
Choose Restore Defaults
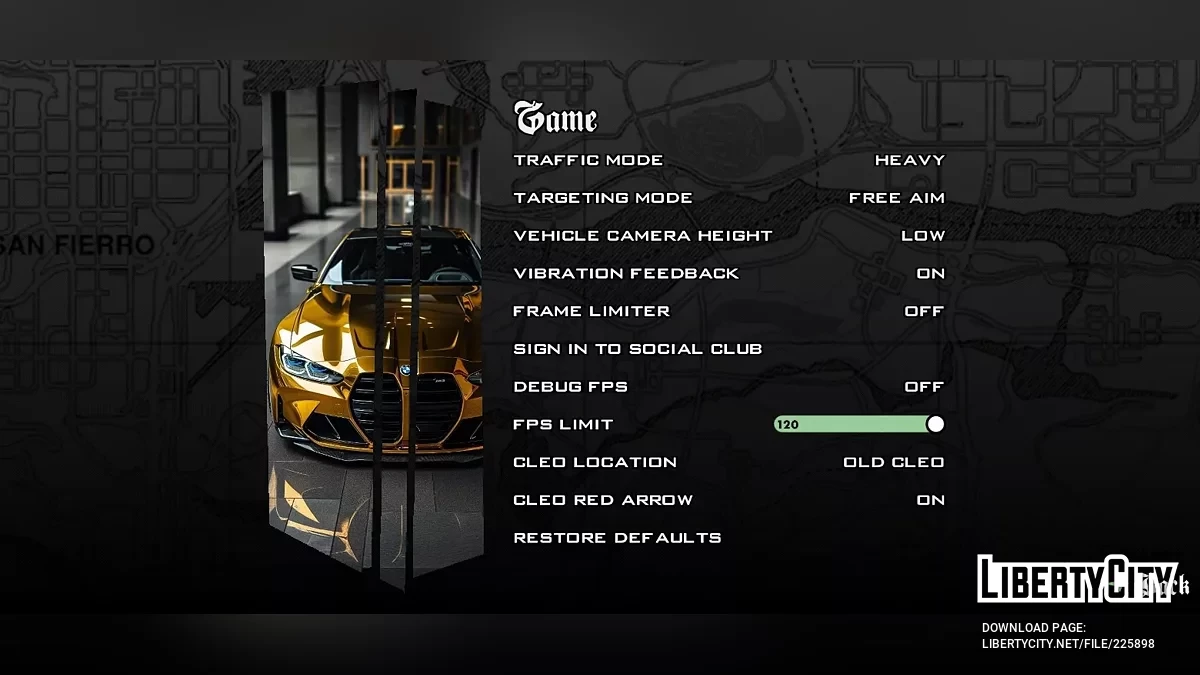click(617, 538)
